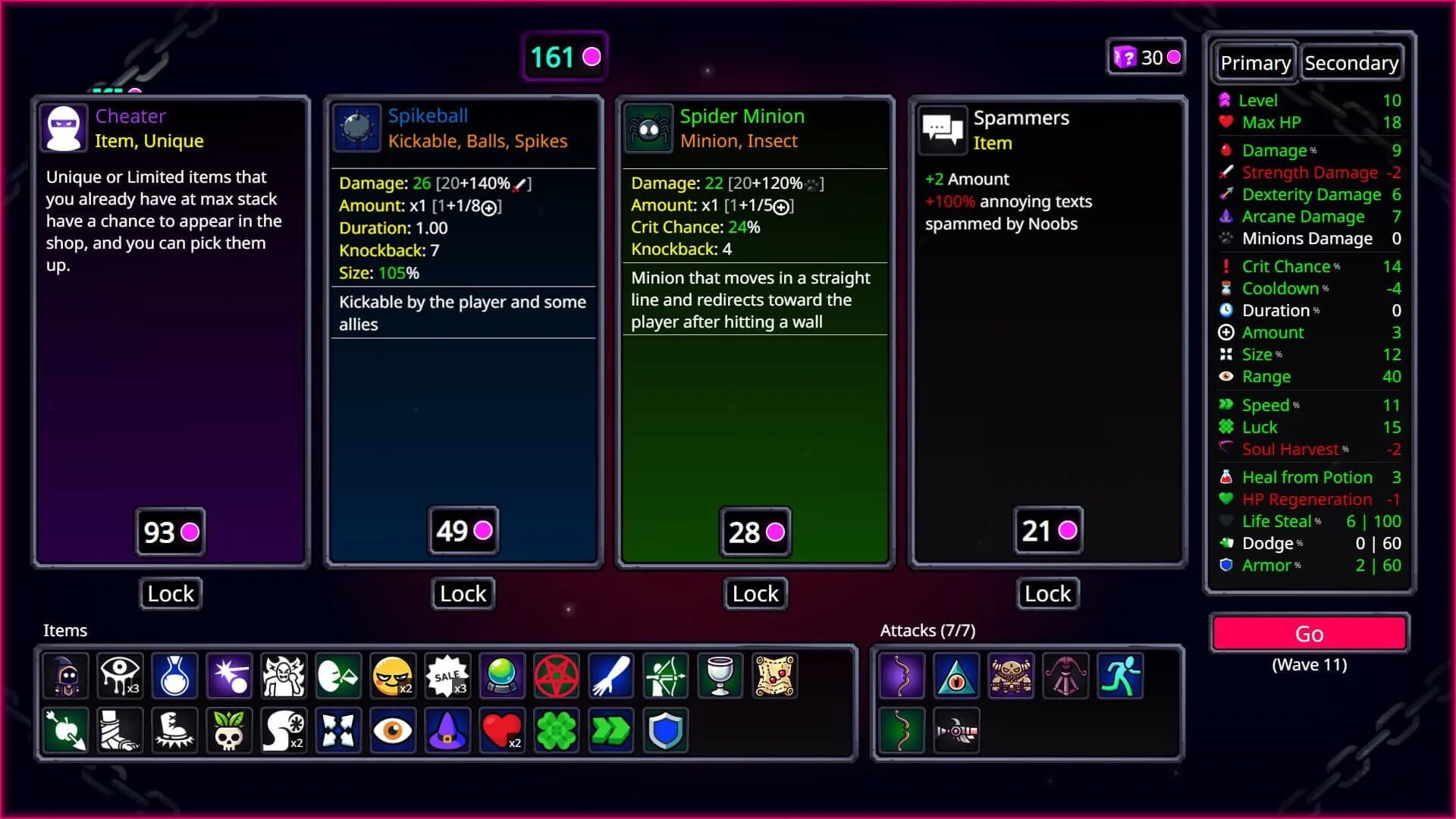
Task: Click the purple mystery box icon beside 30
Action: click(1125, 56)
